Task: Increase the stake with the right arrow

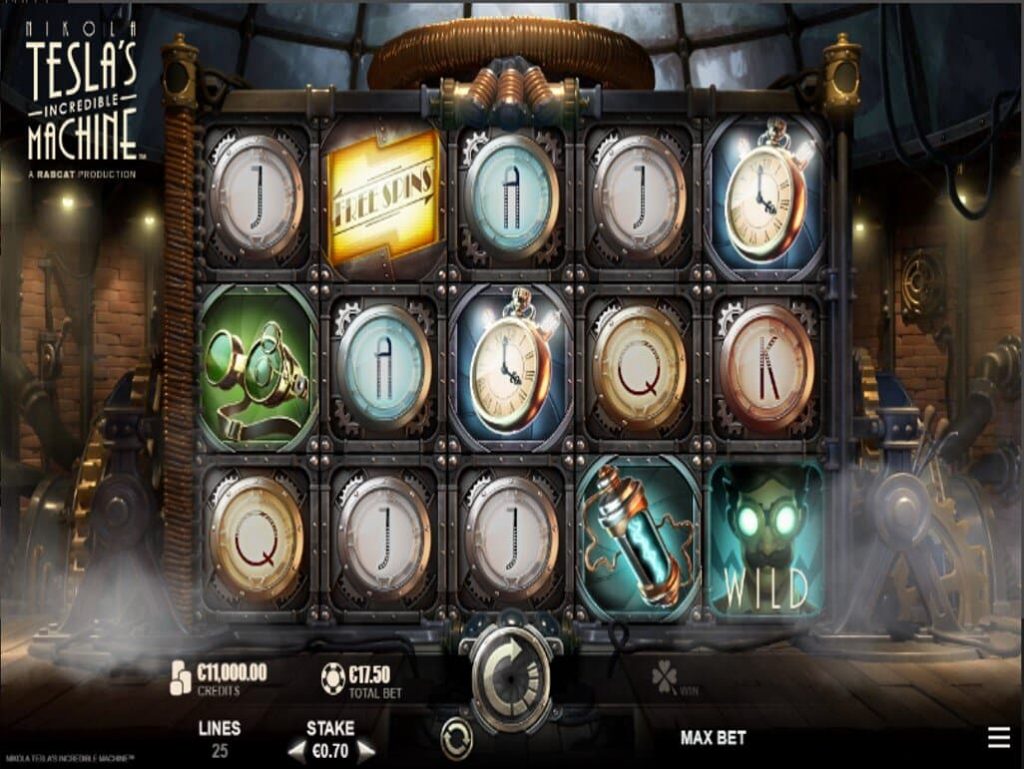Action: tap(366, 749)
